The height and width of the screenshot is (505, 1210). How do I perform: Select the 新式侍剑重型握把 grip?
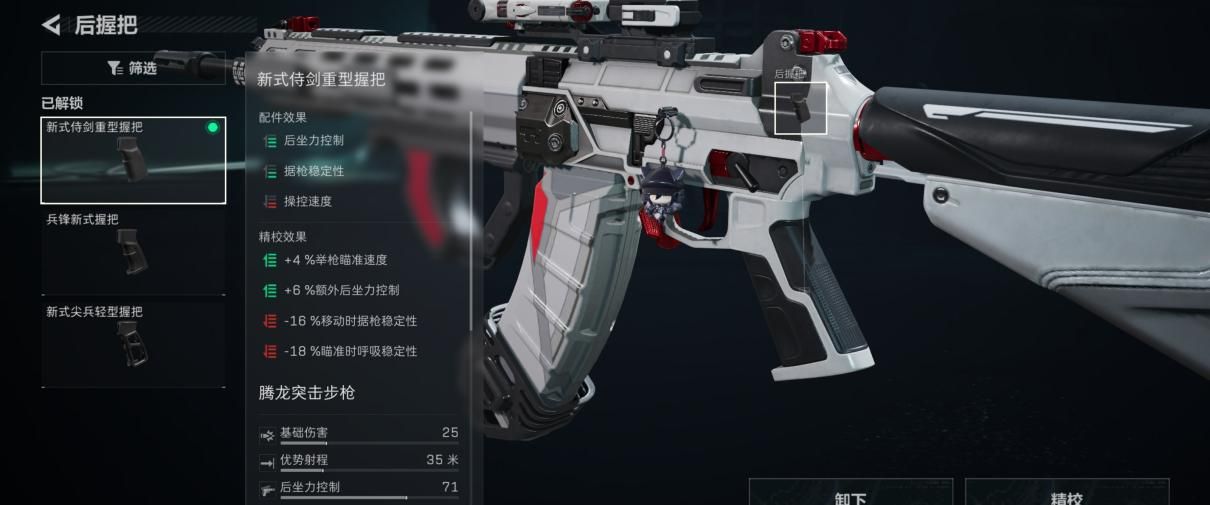133,160
